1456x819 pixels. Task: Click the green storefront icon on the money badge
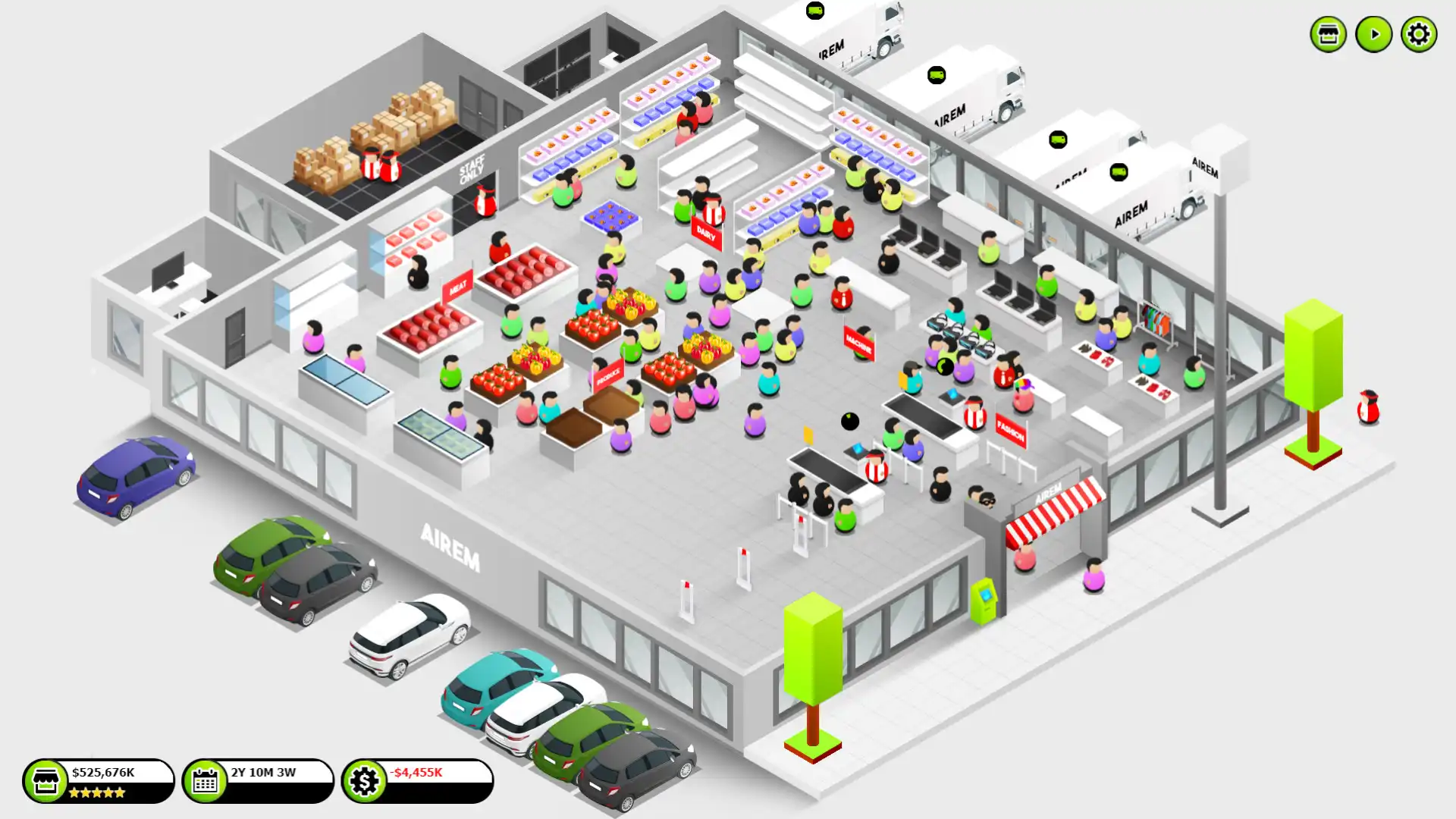[45, 780]
